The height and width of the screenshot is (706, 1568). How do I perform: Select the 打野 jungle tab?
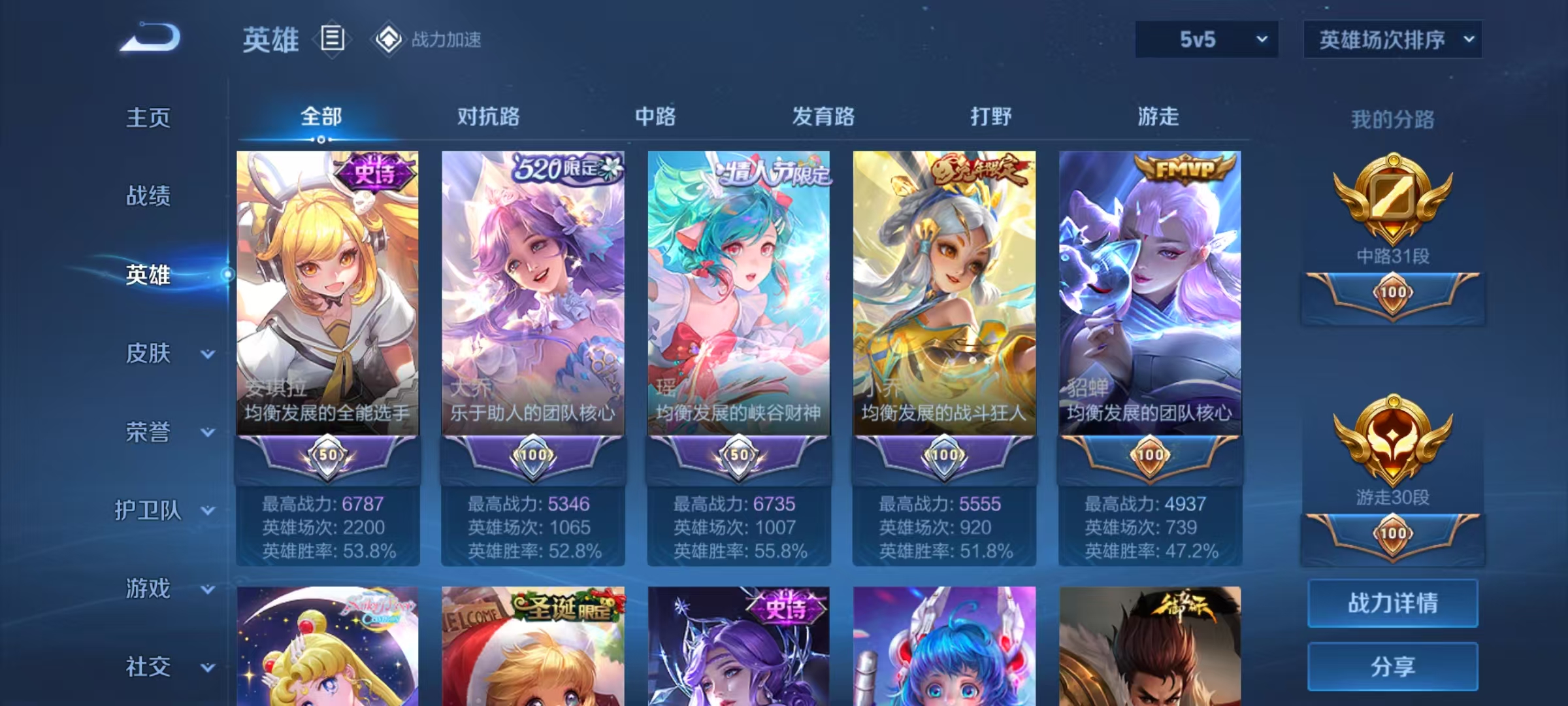tap(990, 116)
